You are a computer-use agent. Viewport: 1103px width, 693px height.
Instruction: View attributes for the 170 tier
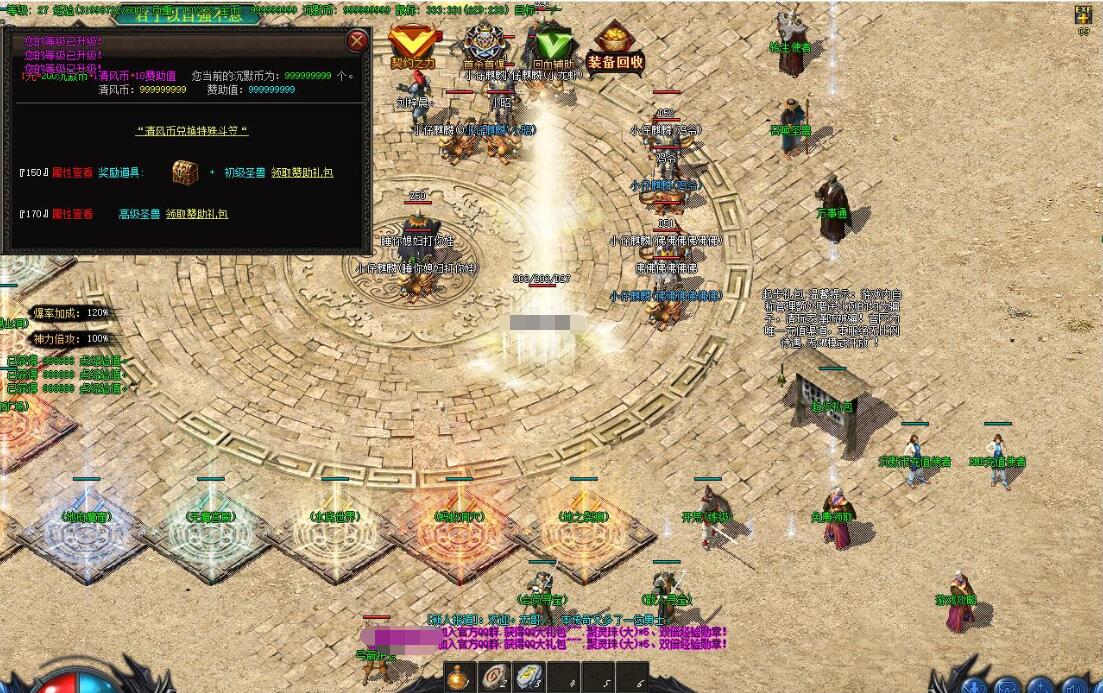click(72, 214)
